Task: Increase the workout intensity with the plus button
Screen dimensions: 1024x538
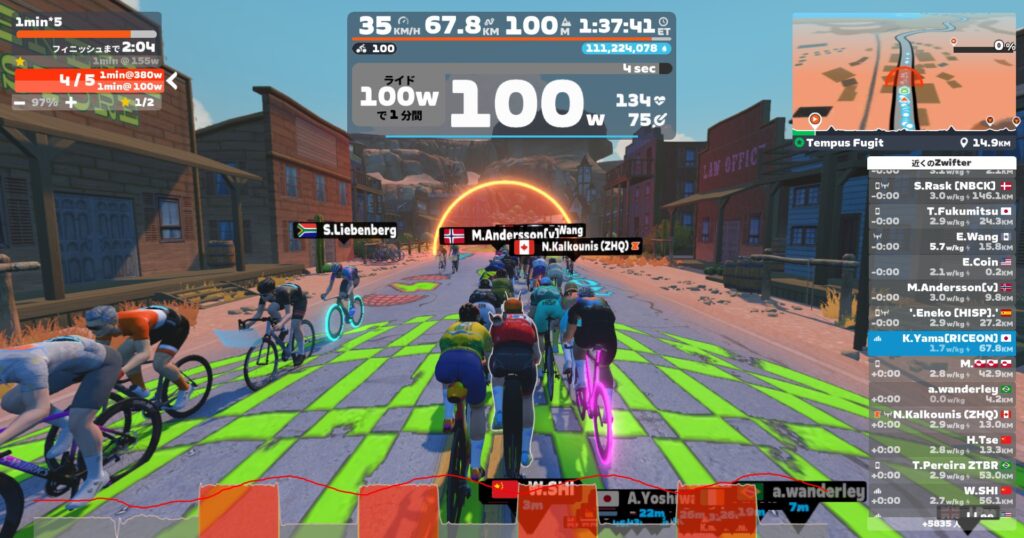Action: 71,102
